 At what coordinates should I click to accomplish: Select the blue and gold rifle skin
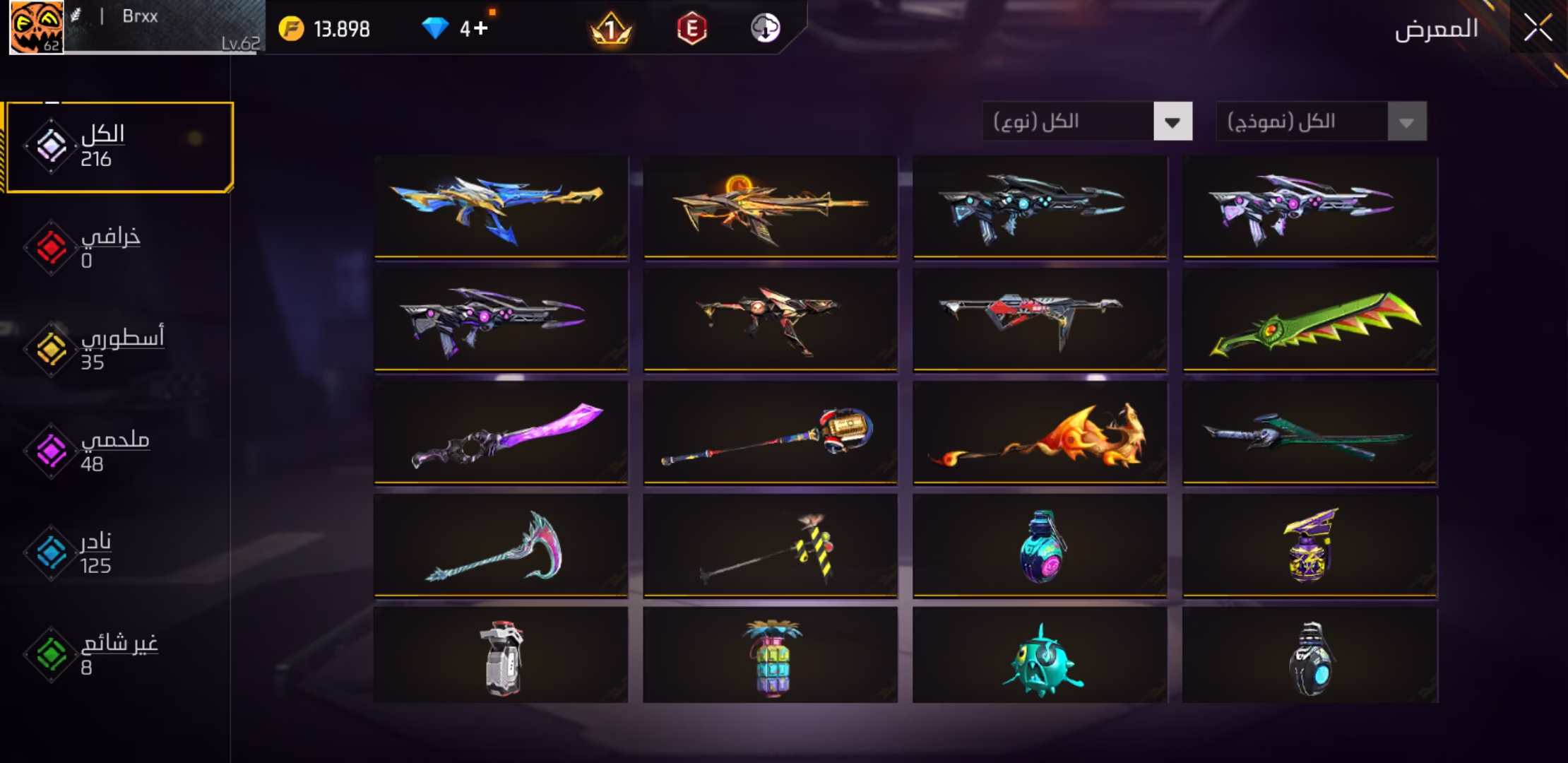[501, 207]
